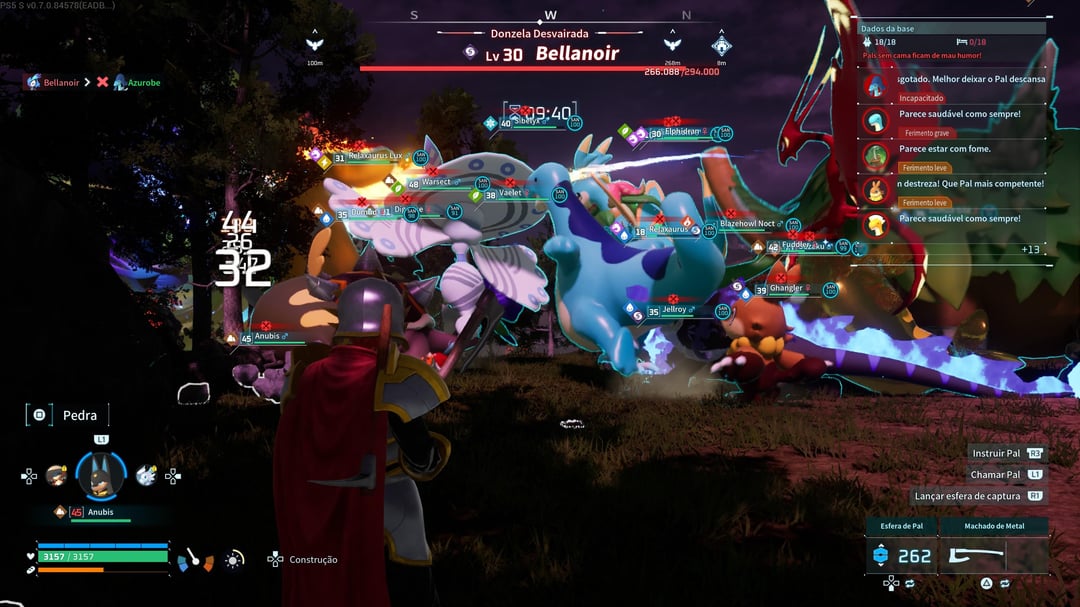Select the Esfera de Pal slot

point(902,555)
